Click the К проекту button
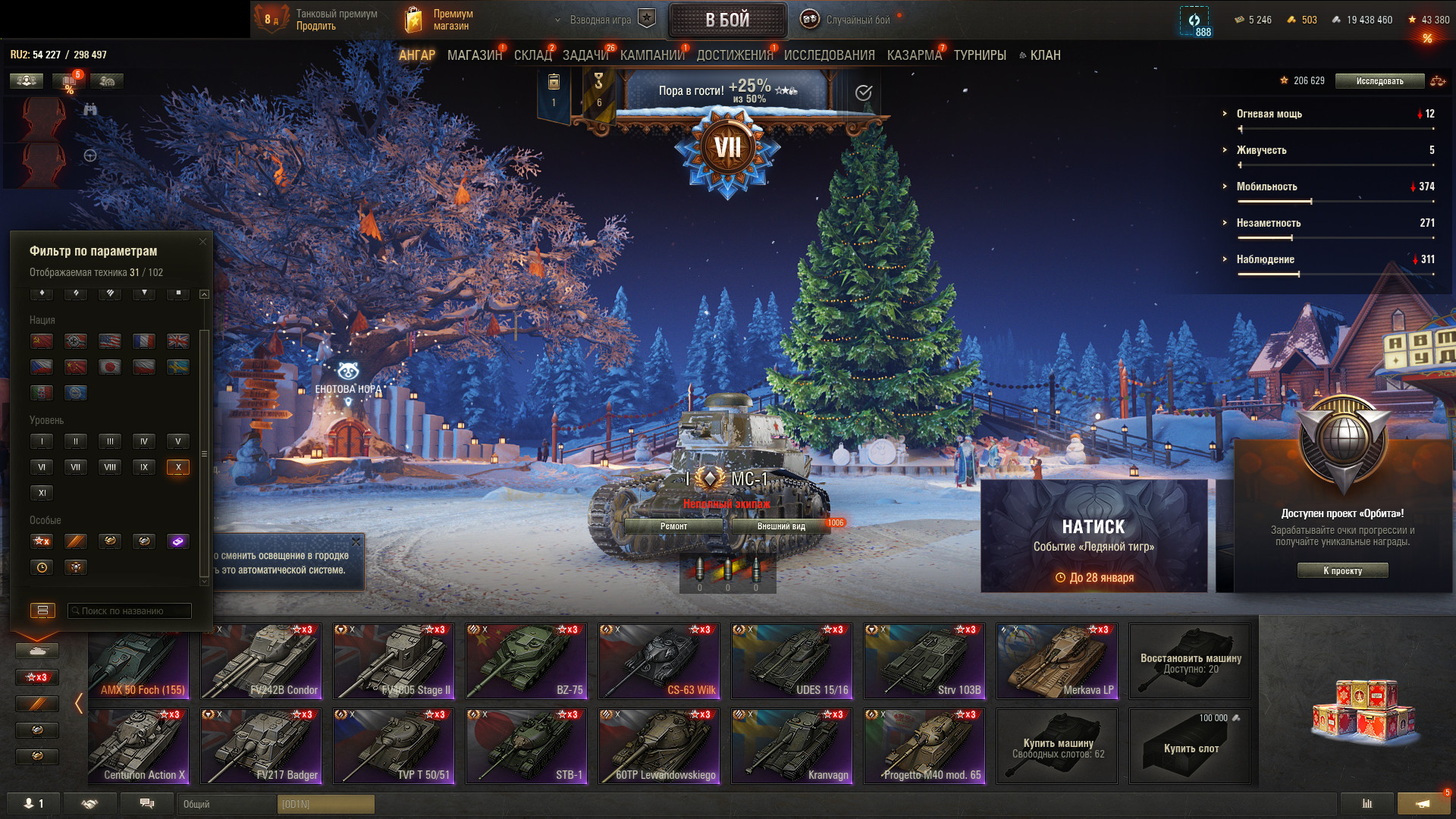This screenshot has height=819, width=1456. click(x=1342, y=571)
